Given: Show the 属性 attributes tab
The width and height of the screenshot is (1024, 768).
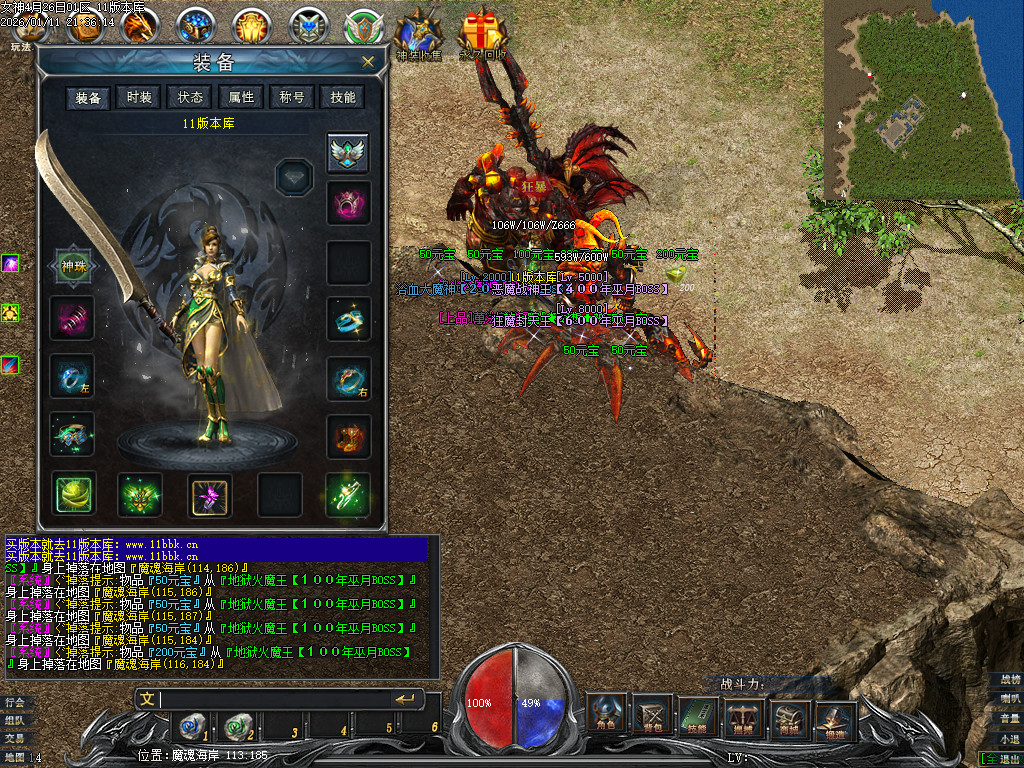Looking at the screenshot, I should tap(241, 97).
